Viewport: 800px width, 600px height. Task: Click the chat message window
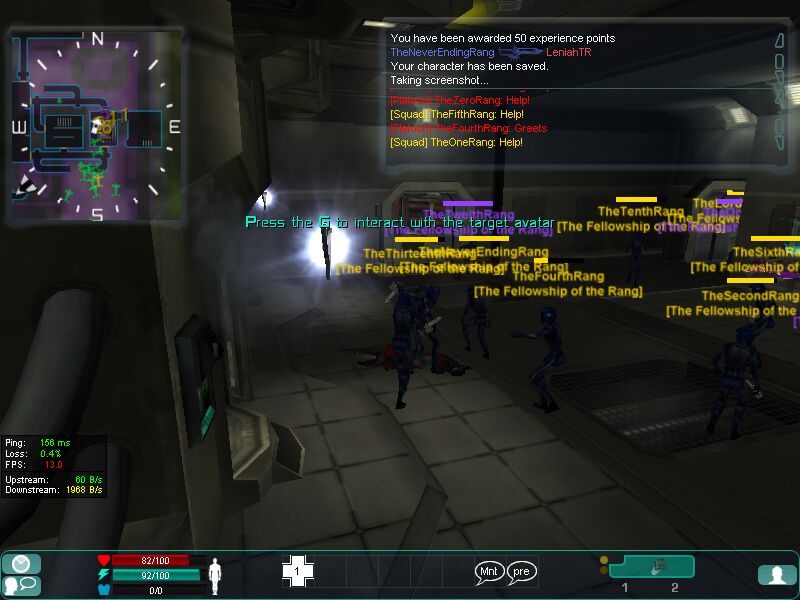click(x=580, y=95)
